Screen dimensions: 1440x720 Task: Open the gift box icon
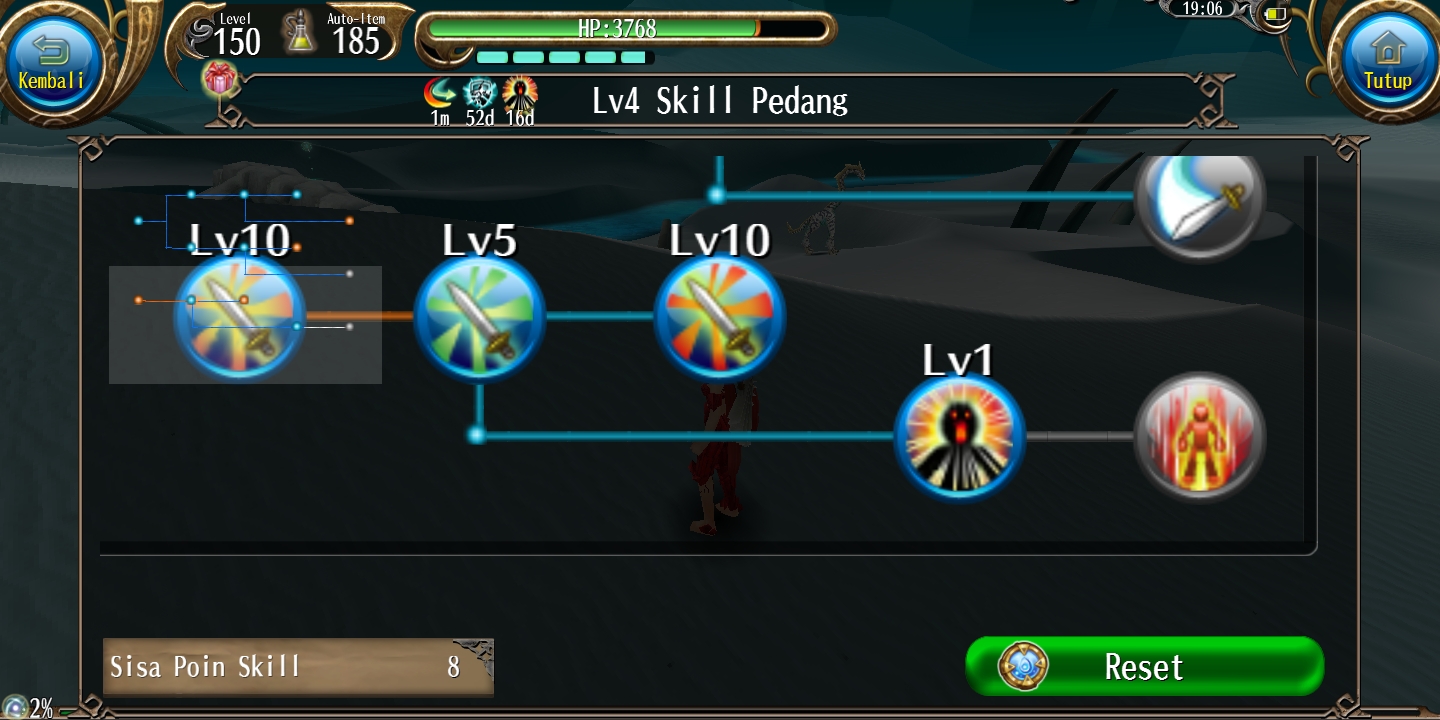pyautogui.click(x=221, y=78)
